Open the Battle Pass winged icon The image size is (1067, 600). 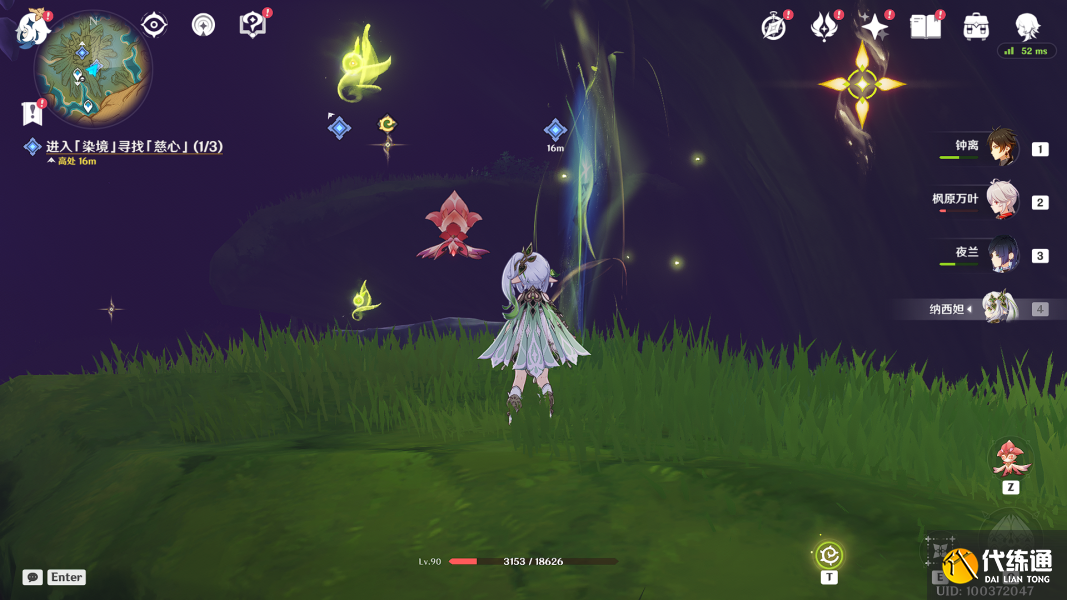[x=824, y=28]
